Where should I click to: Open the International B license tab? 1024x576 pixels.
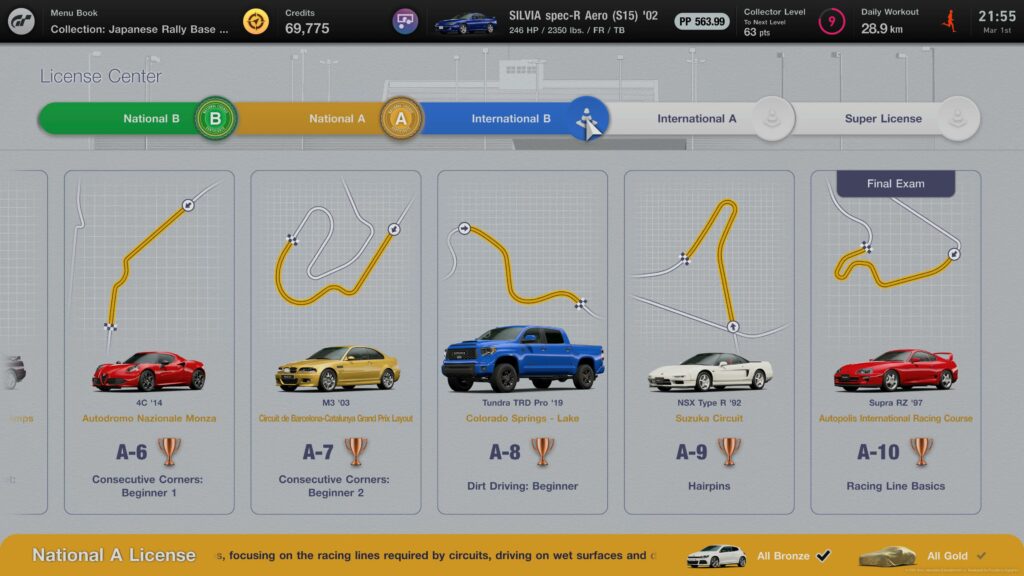click(x=511, y=119)
